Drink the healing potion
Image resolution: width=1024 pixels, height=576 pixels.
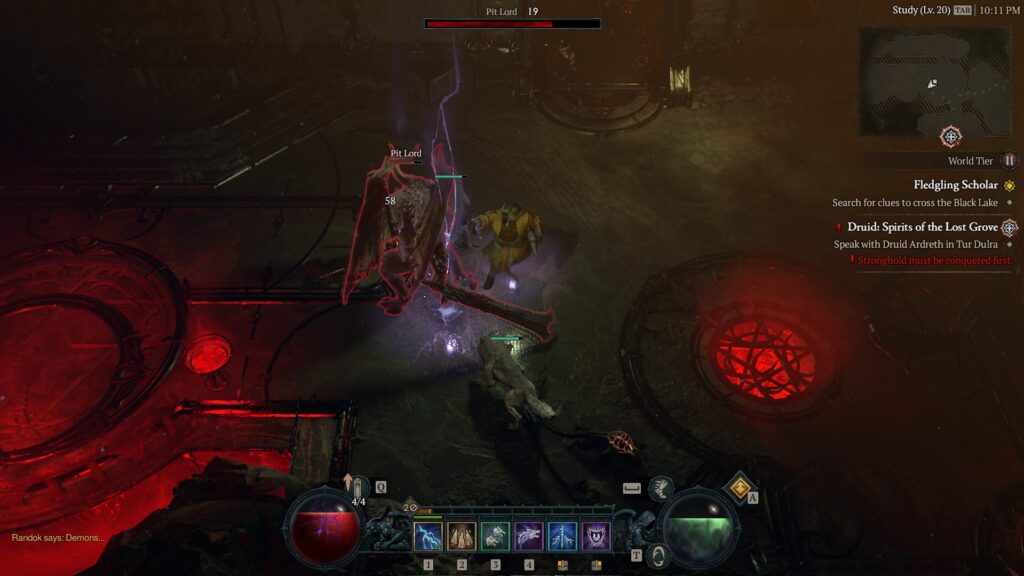tap(356, 490)
